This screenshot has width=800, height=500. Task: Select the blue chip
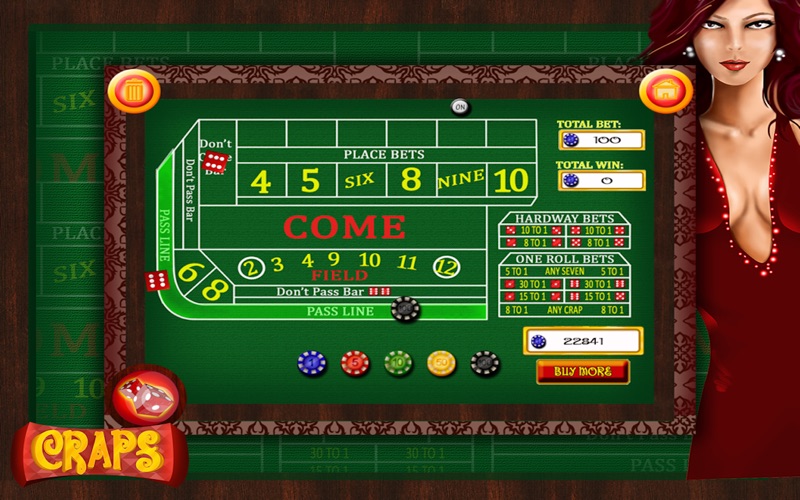coord(312,363)
